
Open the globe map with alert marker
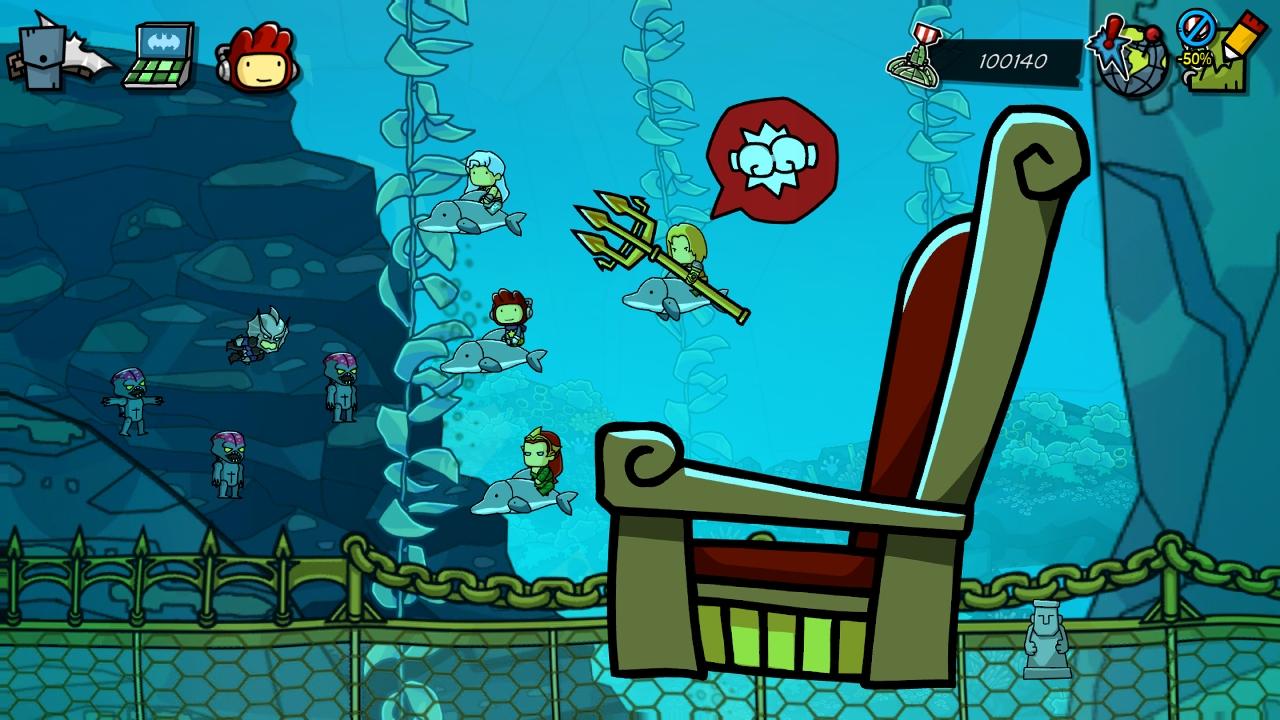(x=1132, y=57)
